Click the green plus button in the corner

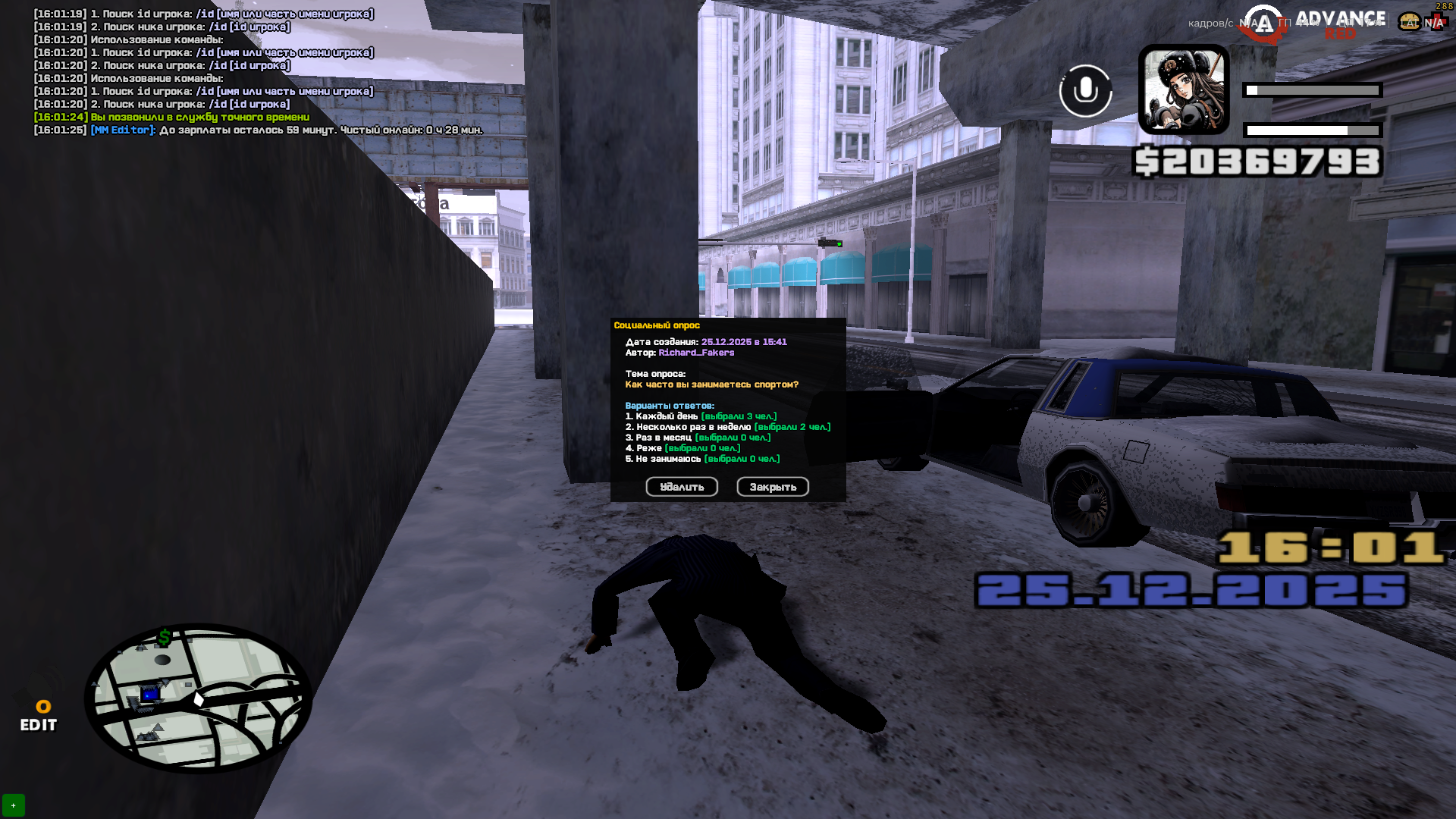pyautogui.click(x=14, y=805)
